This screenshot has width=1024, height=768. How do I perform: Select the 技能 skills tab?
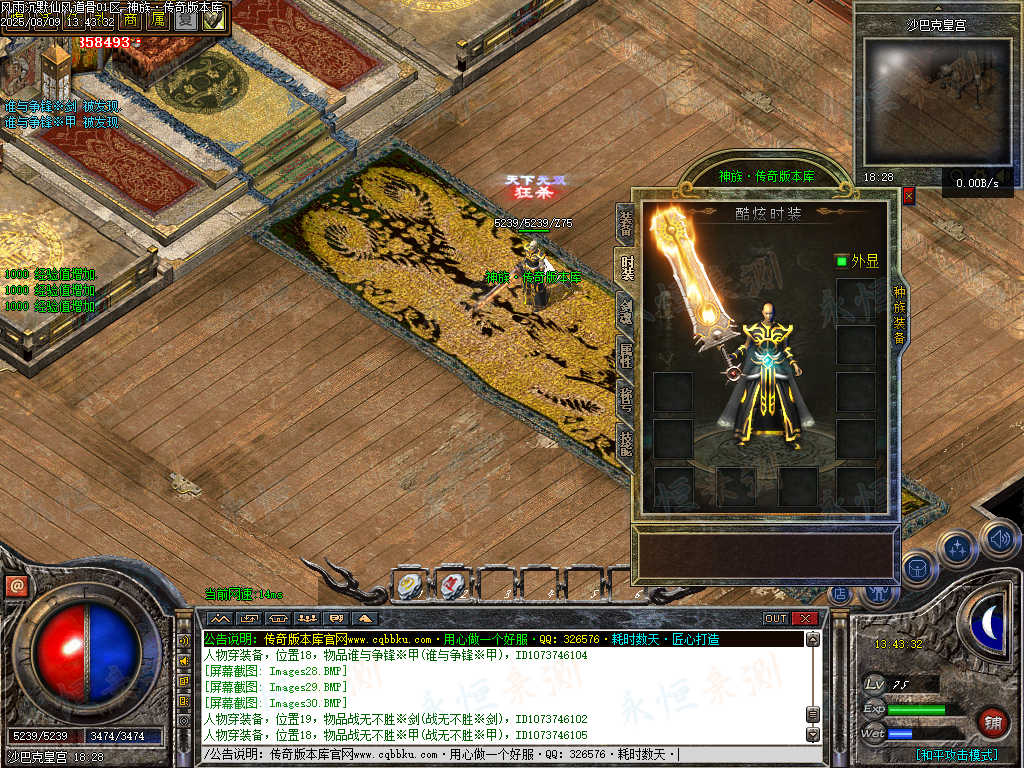[x=625, y=438]
